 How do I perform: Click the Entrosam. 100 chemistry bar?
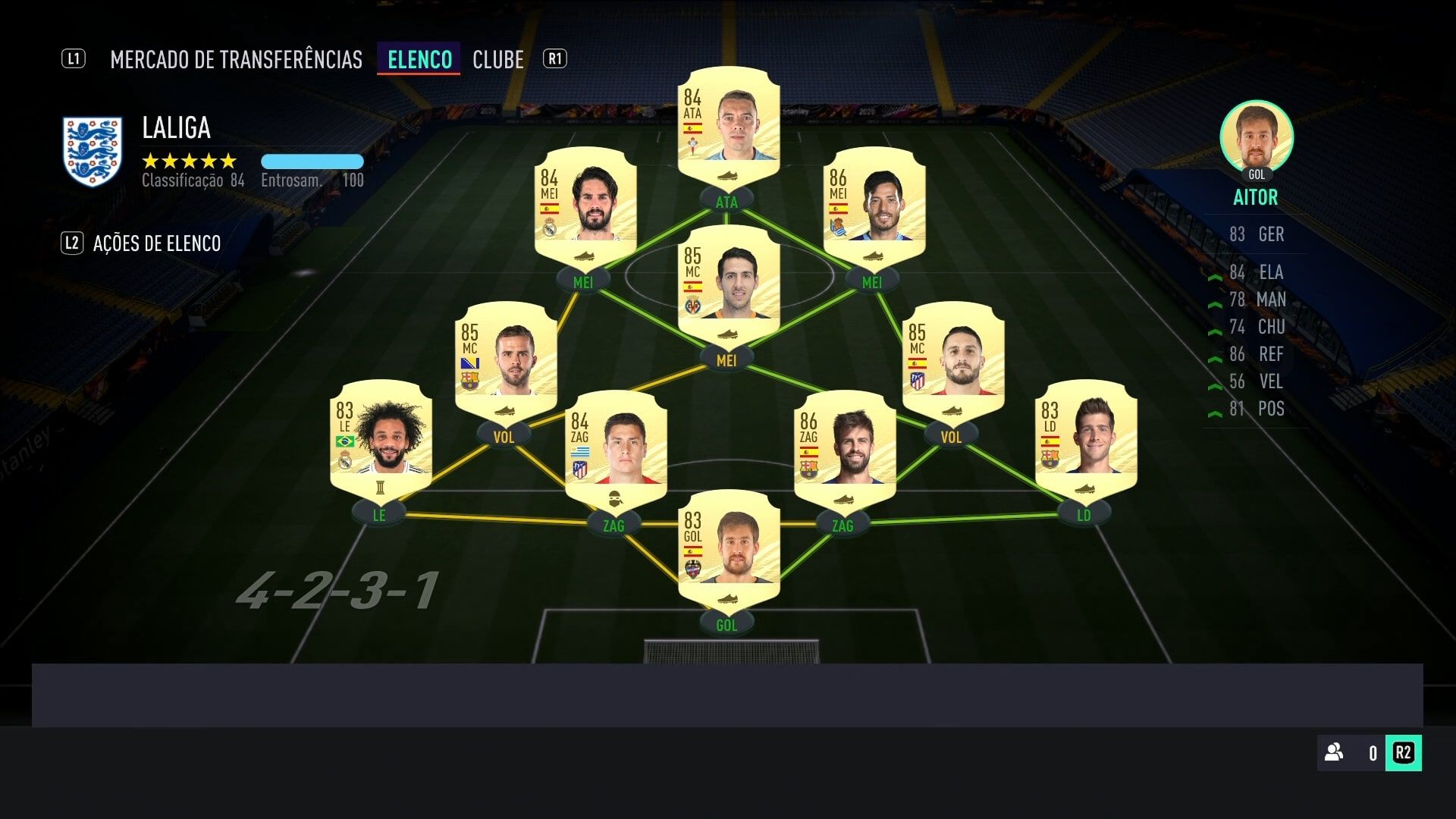click(x=312, y=161)
